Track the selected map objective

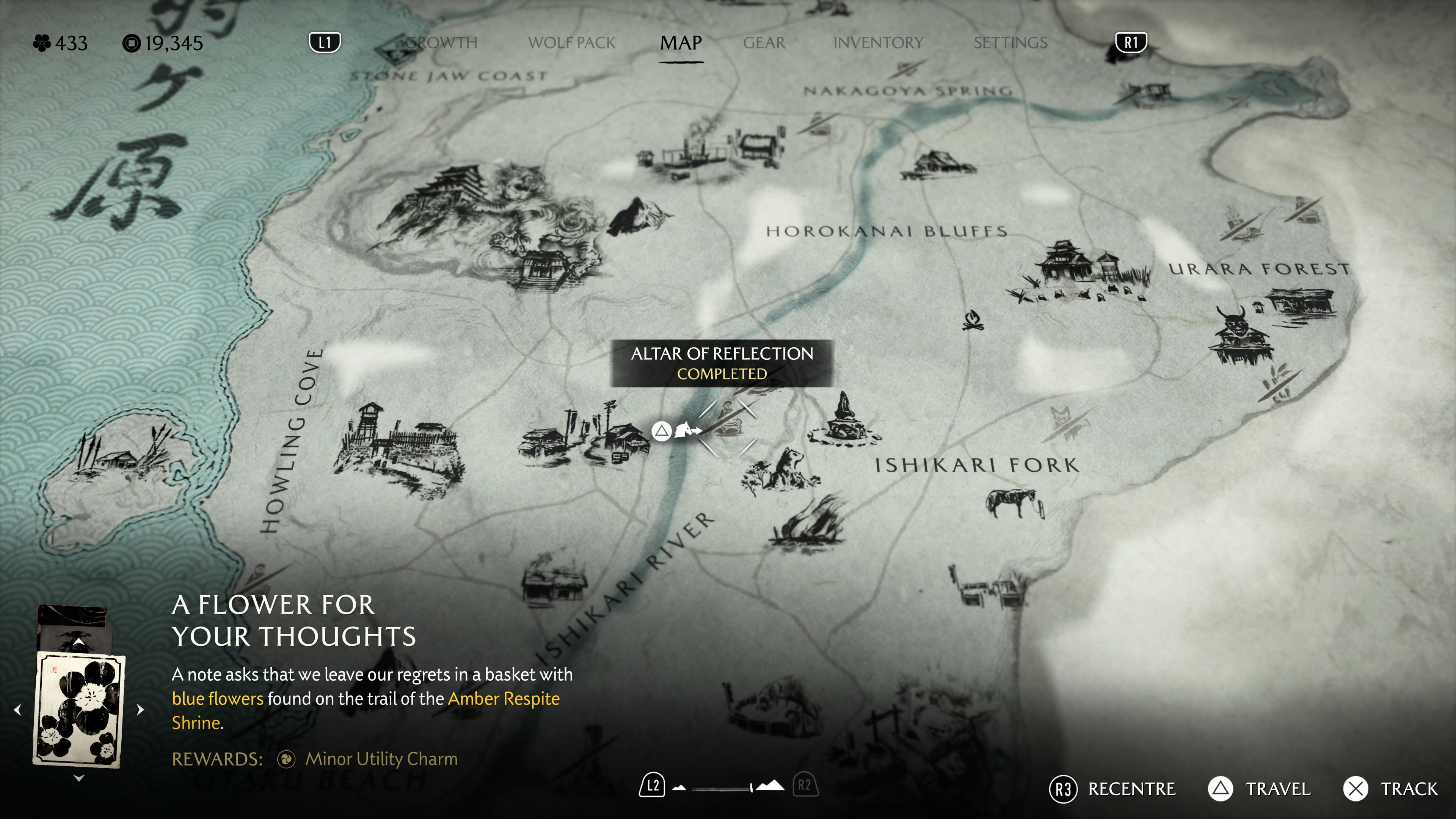click(x=1390, y=789)
